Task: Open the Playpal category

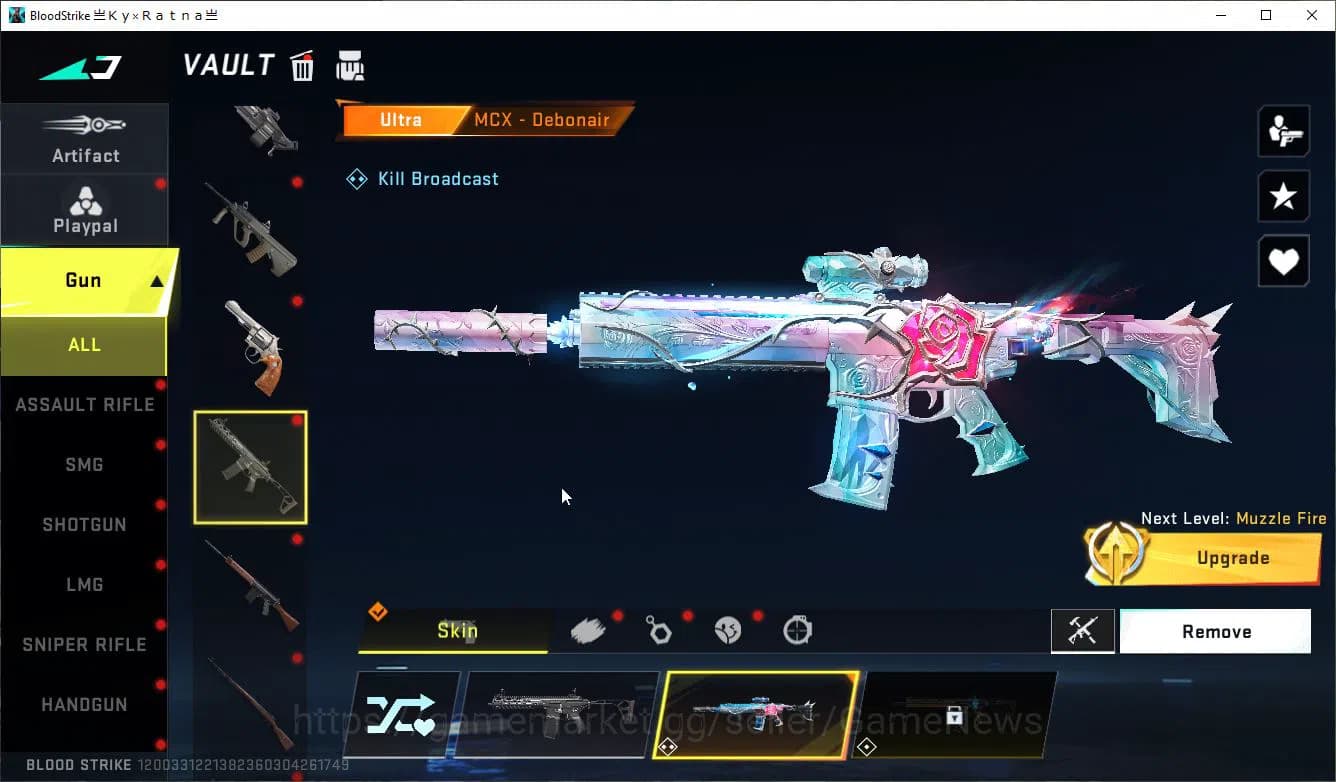Action: (85, 210)
